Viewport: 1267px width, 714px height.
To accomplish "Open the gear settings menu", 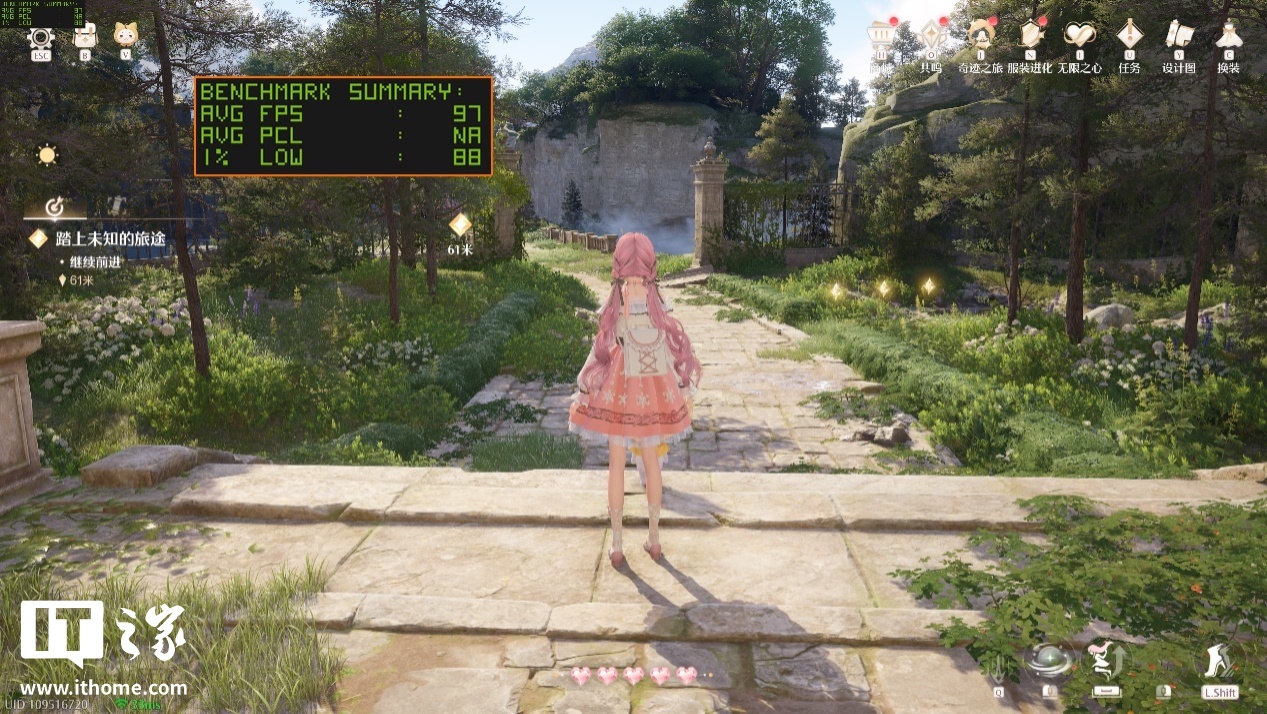I will click(x=41, y=38).
